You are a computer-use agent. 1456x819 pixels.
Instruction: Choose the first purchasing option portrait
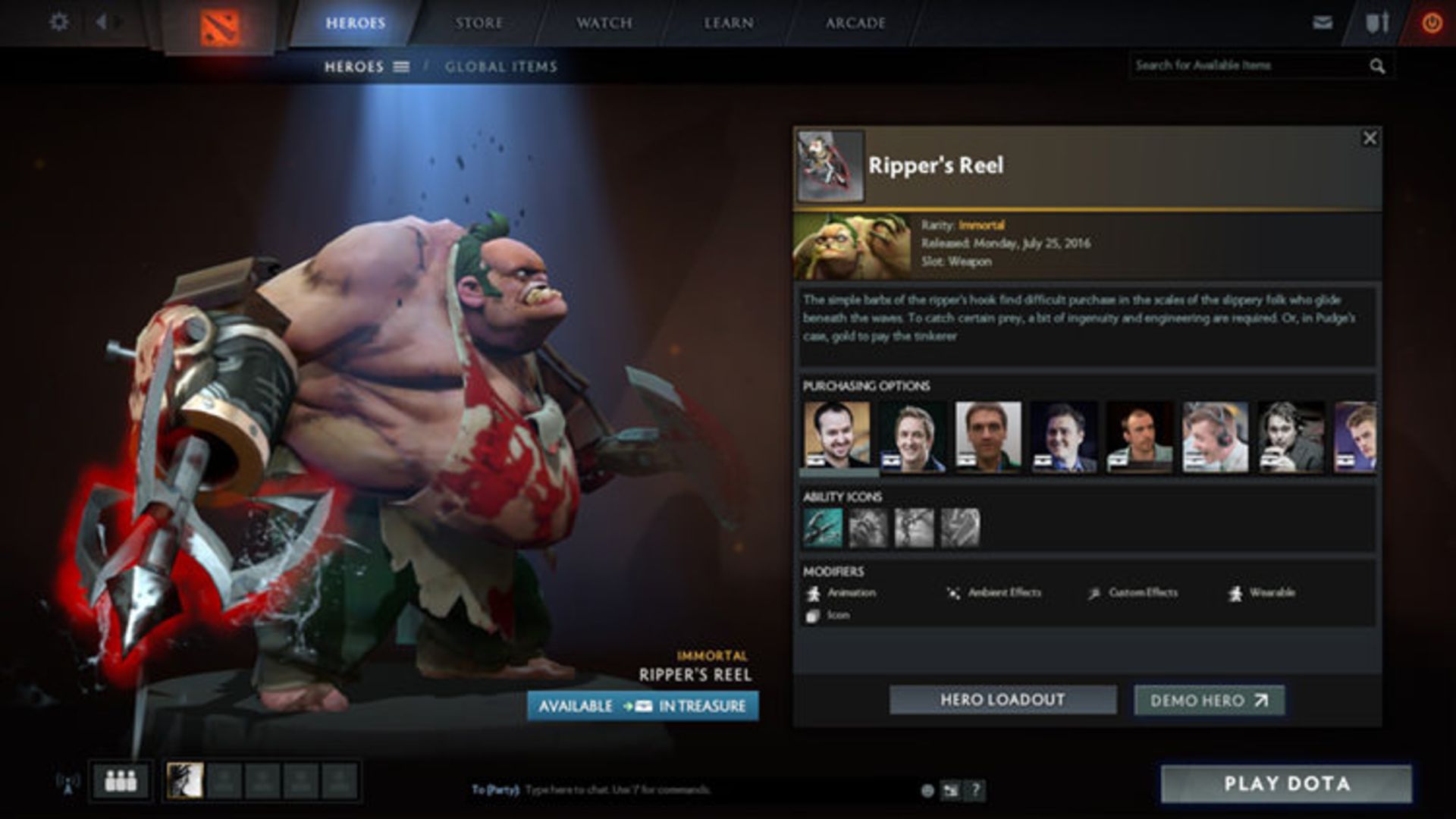836,436
